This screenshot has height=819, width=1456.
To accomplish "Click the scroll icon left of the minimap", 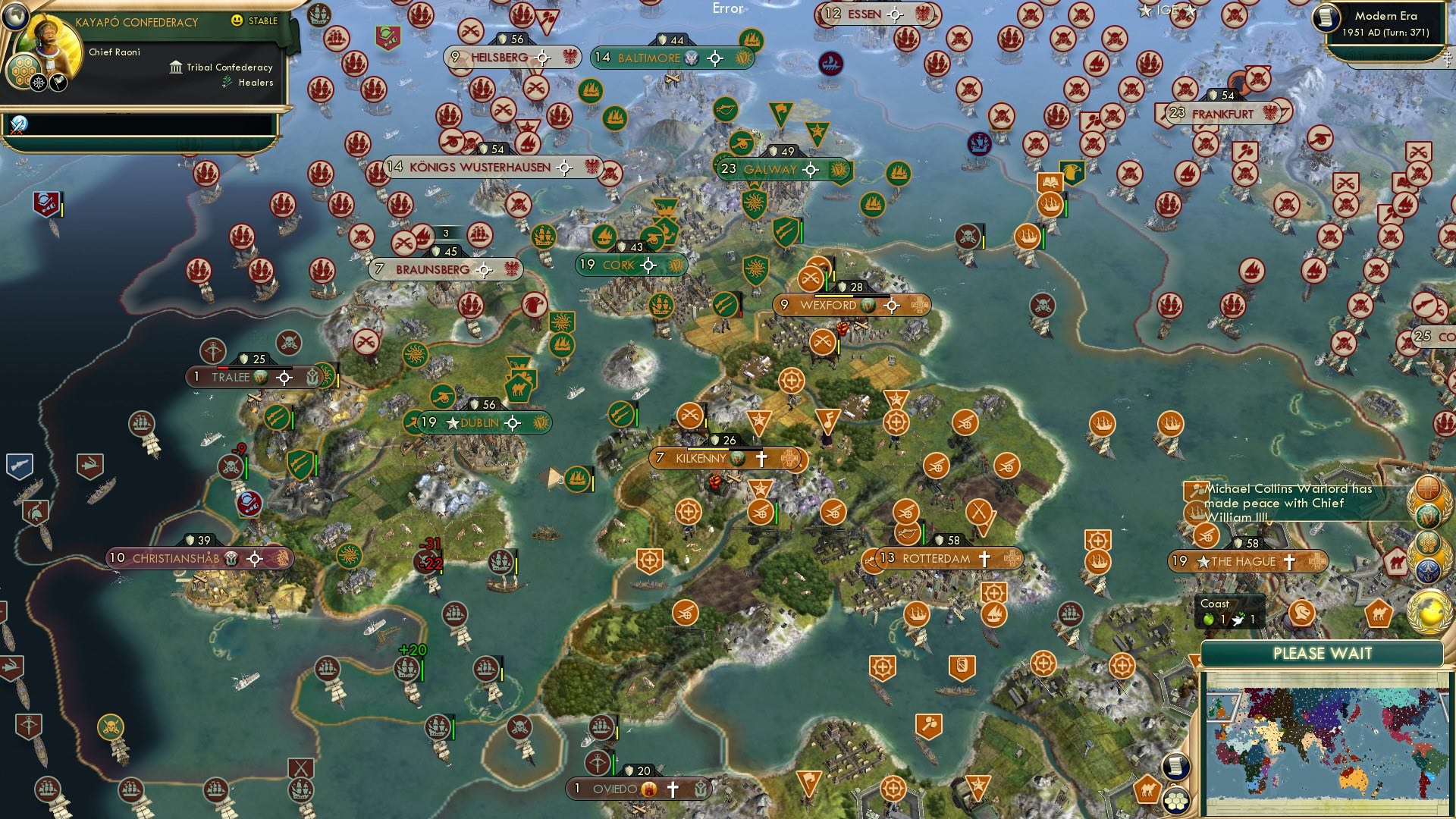I will [x=1177, y=768].
